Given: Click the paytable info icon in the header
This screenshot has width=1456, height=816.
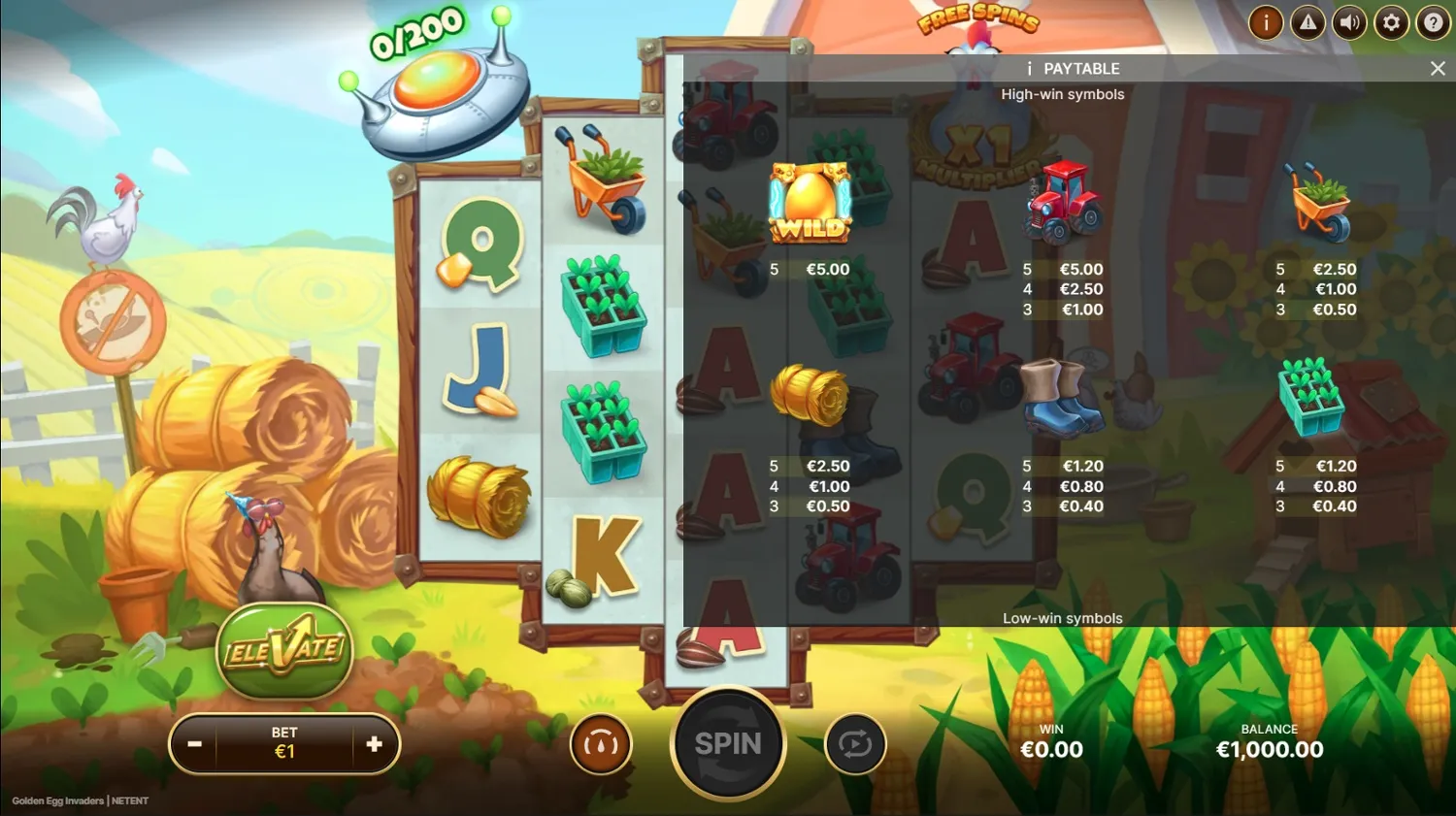Looking at the screenshot, I should pyautogui.click(x=1028, y=68).
